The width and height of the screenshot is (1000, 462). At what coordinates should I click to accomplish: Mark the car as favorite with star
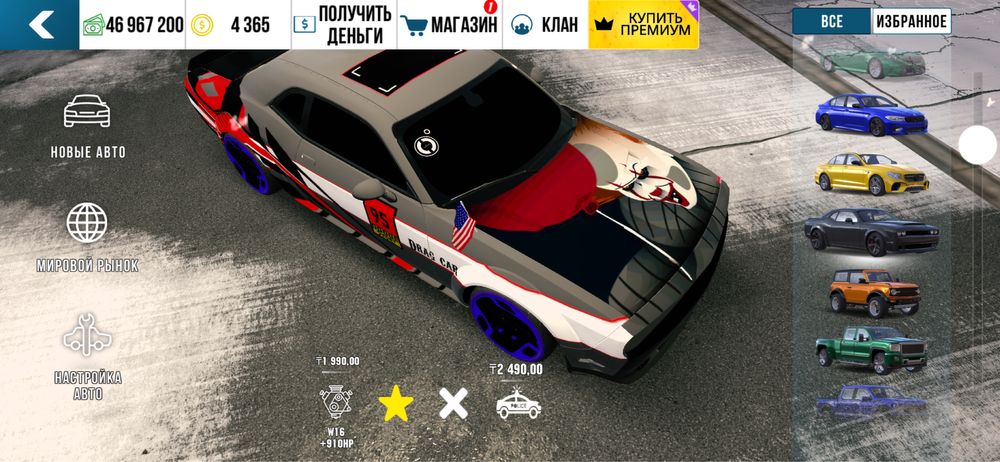(x=395, y=403)
